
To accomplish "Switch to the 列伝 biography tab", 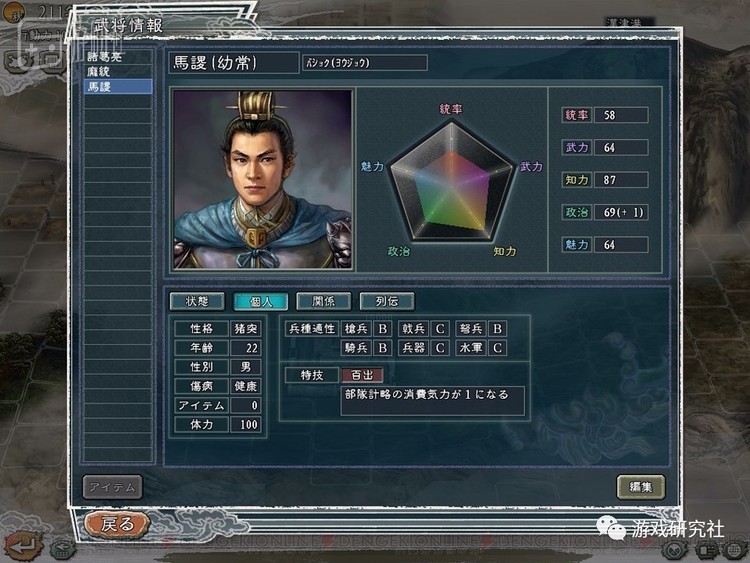I will point(386,301).
